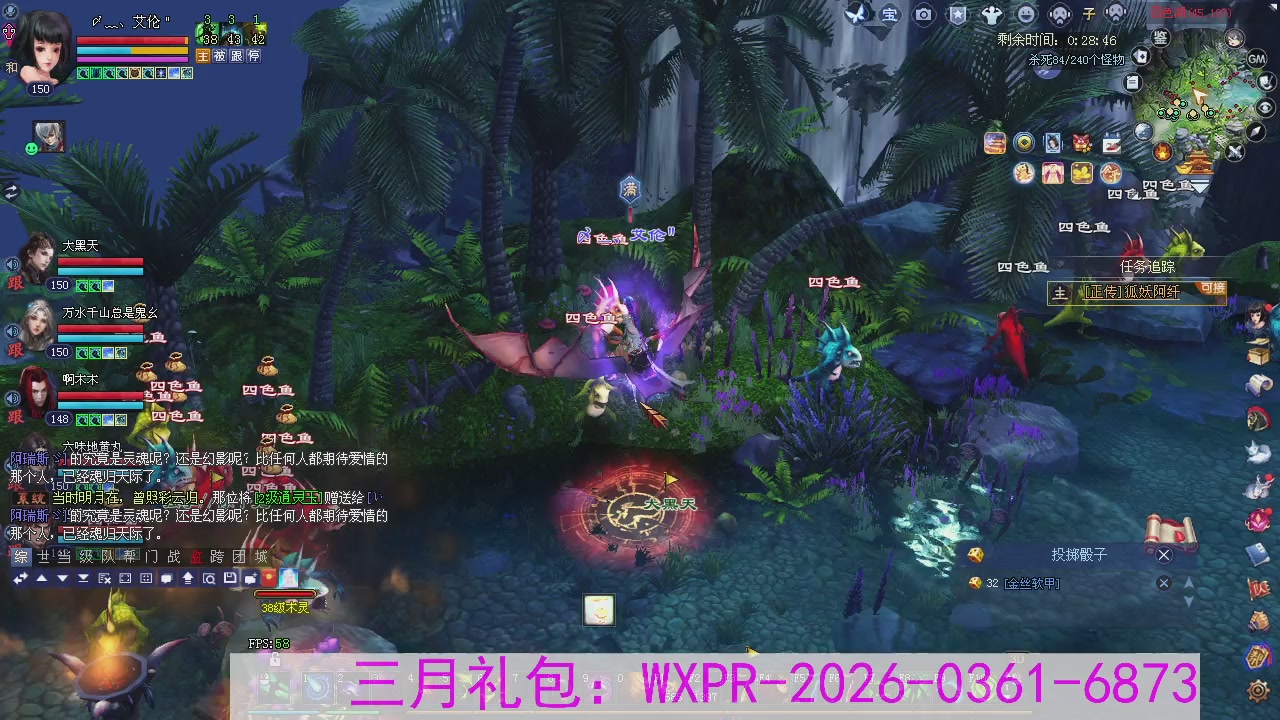Viewport: 1280px width, 720px height.
Task: Open the 宝 treasure panel icon
Action: tap(888, 13)
